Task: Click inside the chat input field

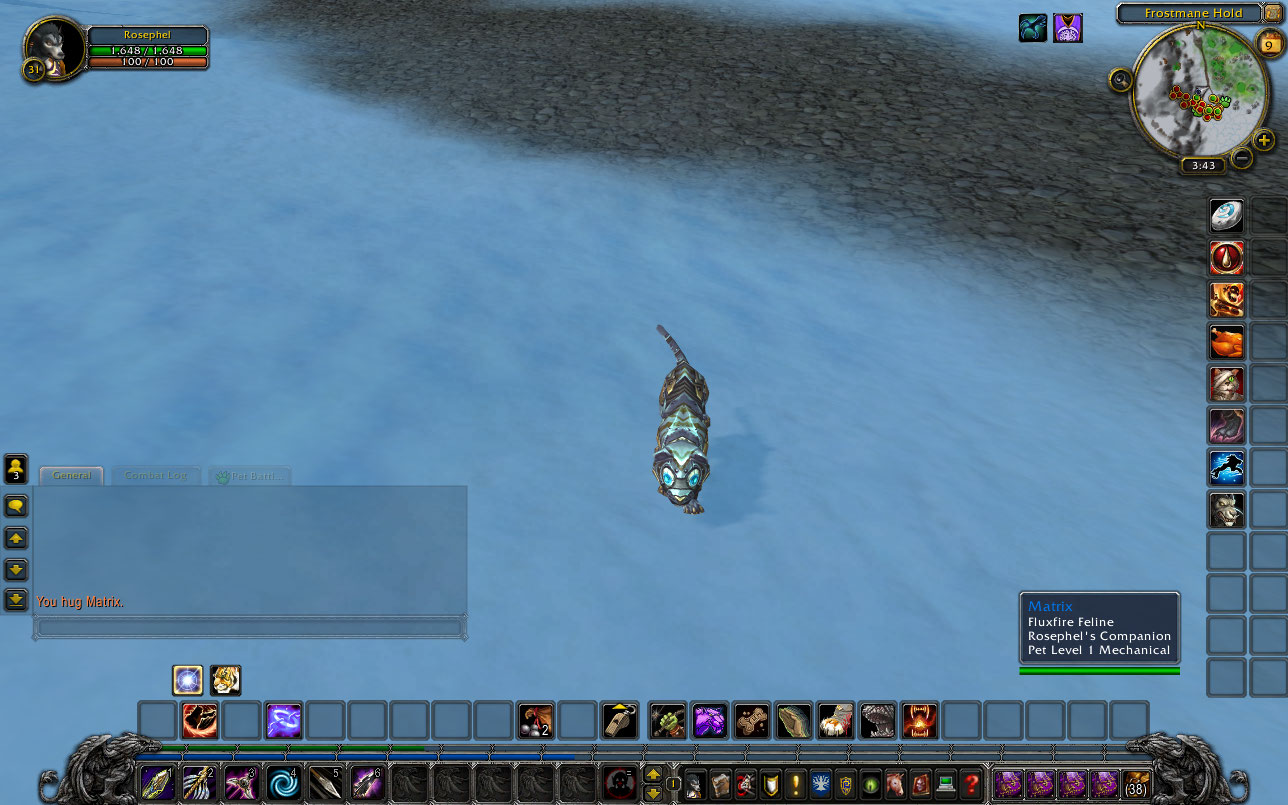Action: click(x=250, y=628)
